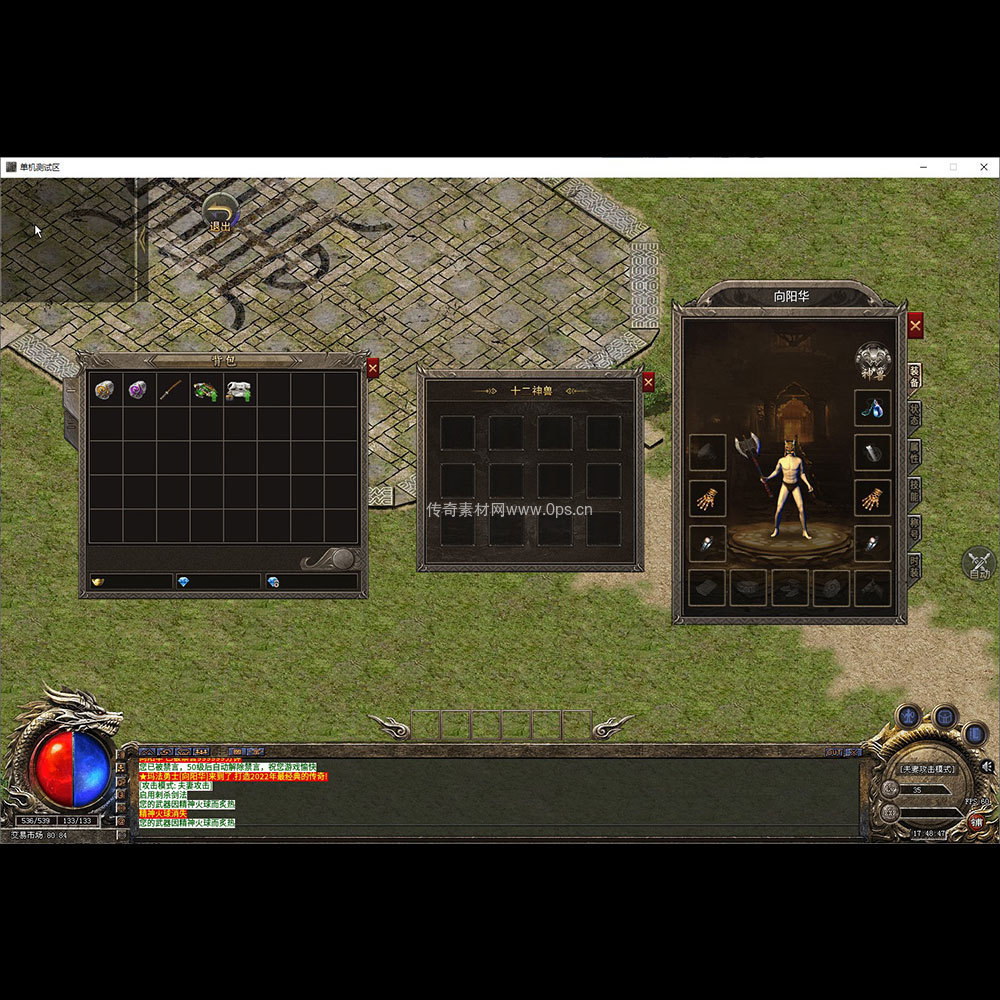Screen dimensions: 1000x1000
Task: Close the 背包 backpack window
Action: coord(373,368)
